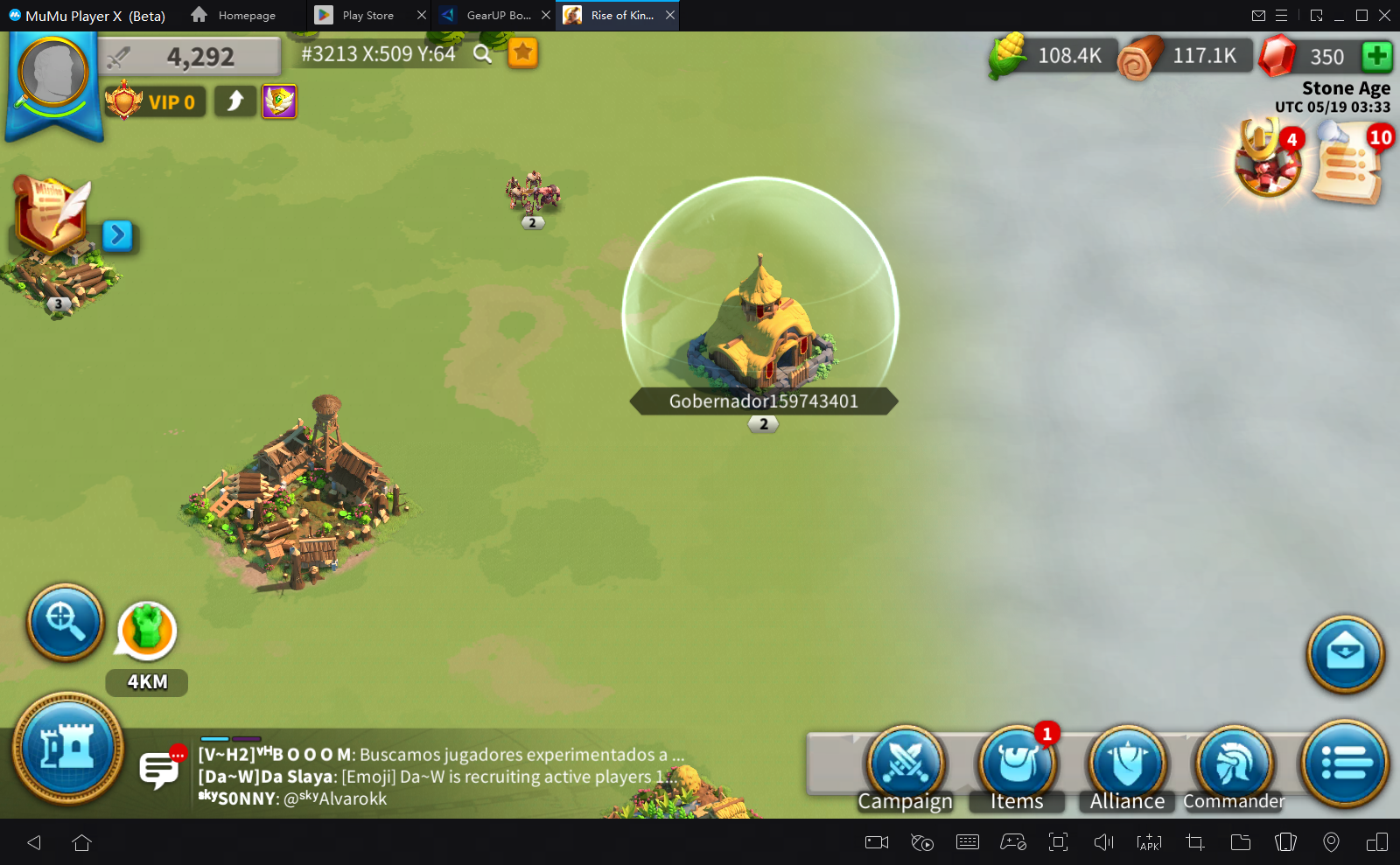Open the Campaign menu
Screen dimensions: 1400x865
[906, 766]
